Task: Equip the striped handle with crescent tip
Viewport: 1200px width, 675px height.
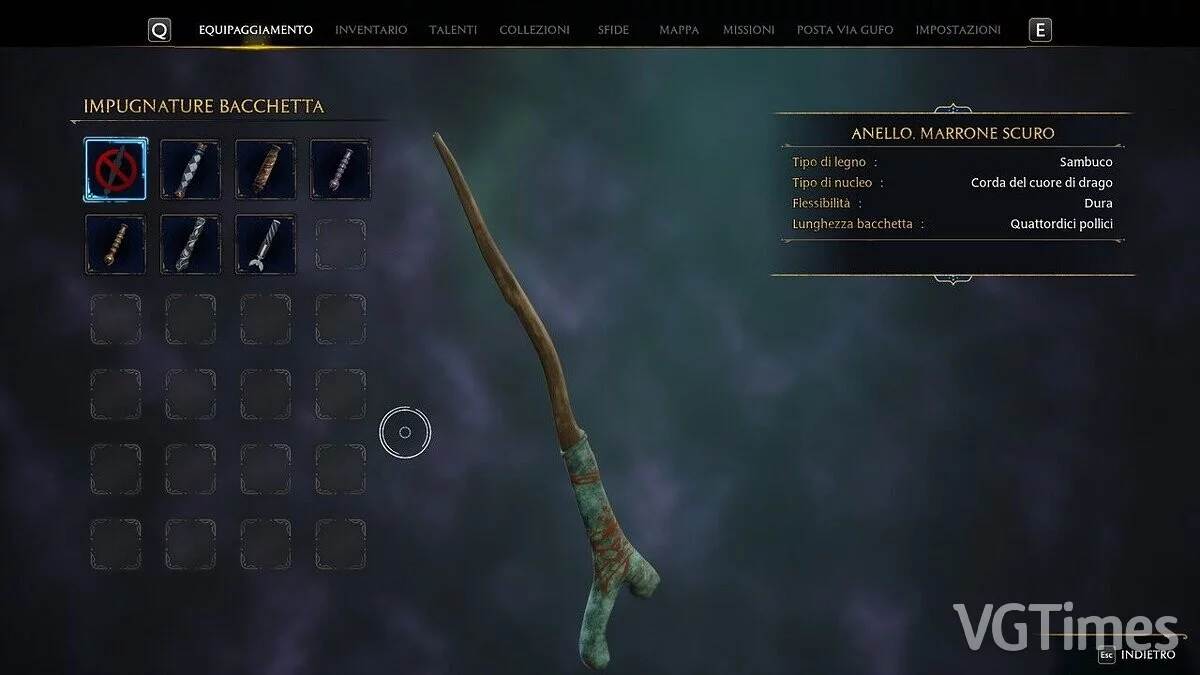Action: [x=265, y=244]
